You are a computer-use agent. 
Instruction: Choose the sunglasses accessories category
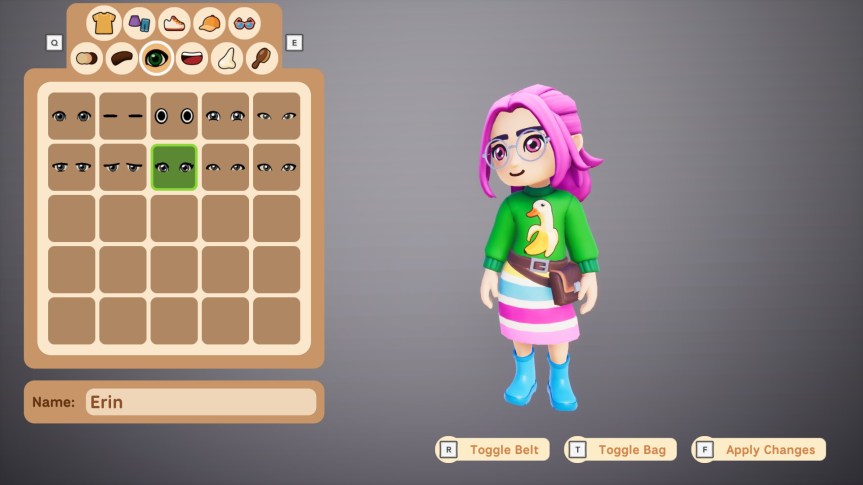click(243, 22)
